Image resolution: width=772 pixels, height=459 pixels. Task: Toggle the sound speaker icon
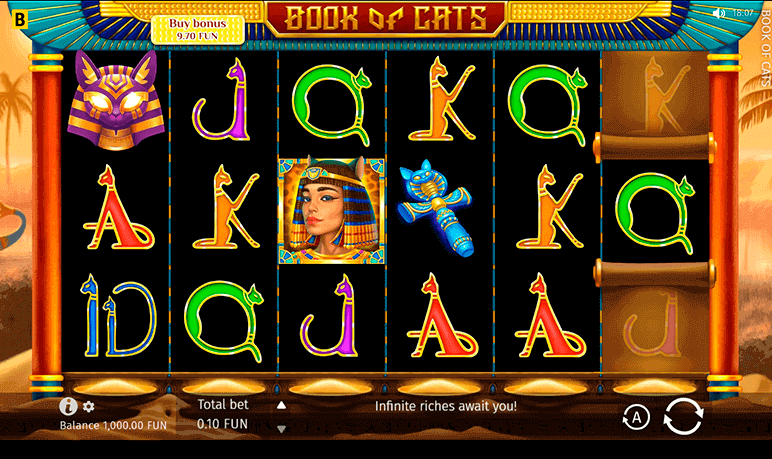pos(718,13)
